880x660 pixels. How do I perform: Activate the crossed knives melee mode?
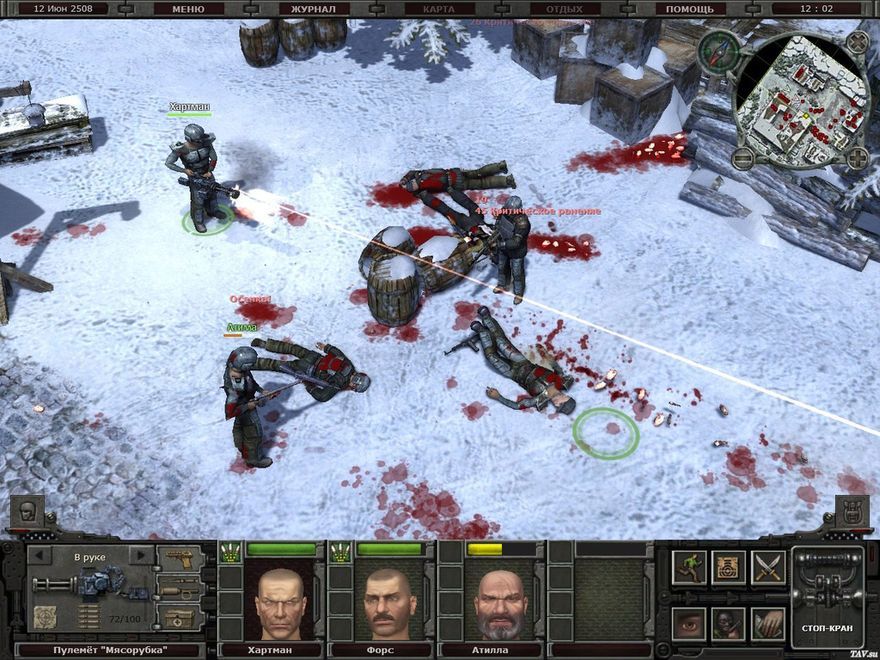pyautogui.click(x=768, y=567)
